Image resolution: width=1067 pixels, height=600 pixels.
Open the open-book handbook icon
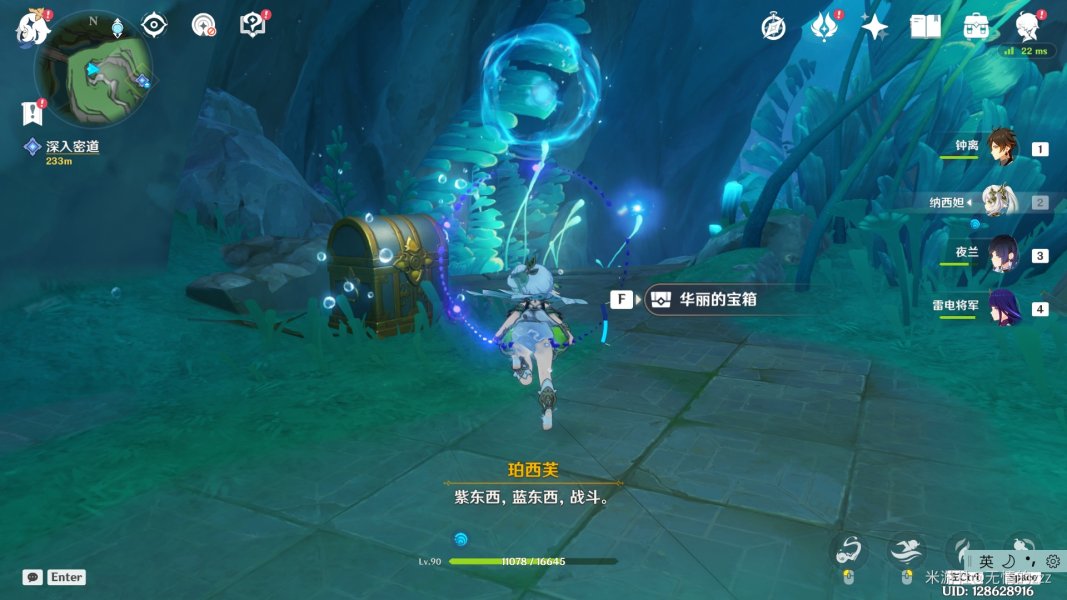[x=925, y=27]
